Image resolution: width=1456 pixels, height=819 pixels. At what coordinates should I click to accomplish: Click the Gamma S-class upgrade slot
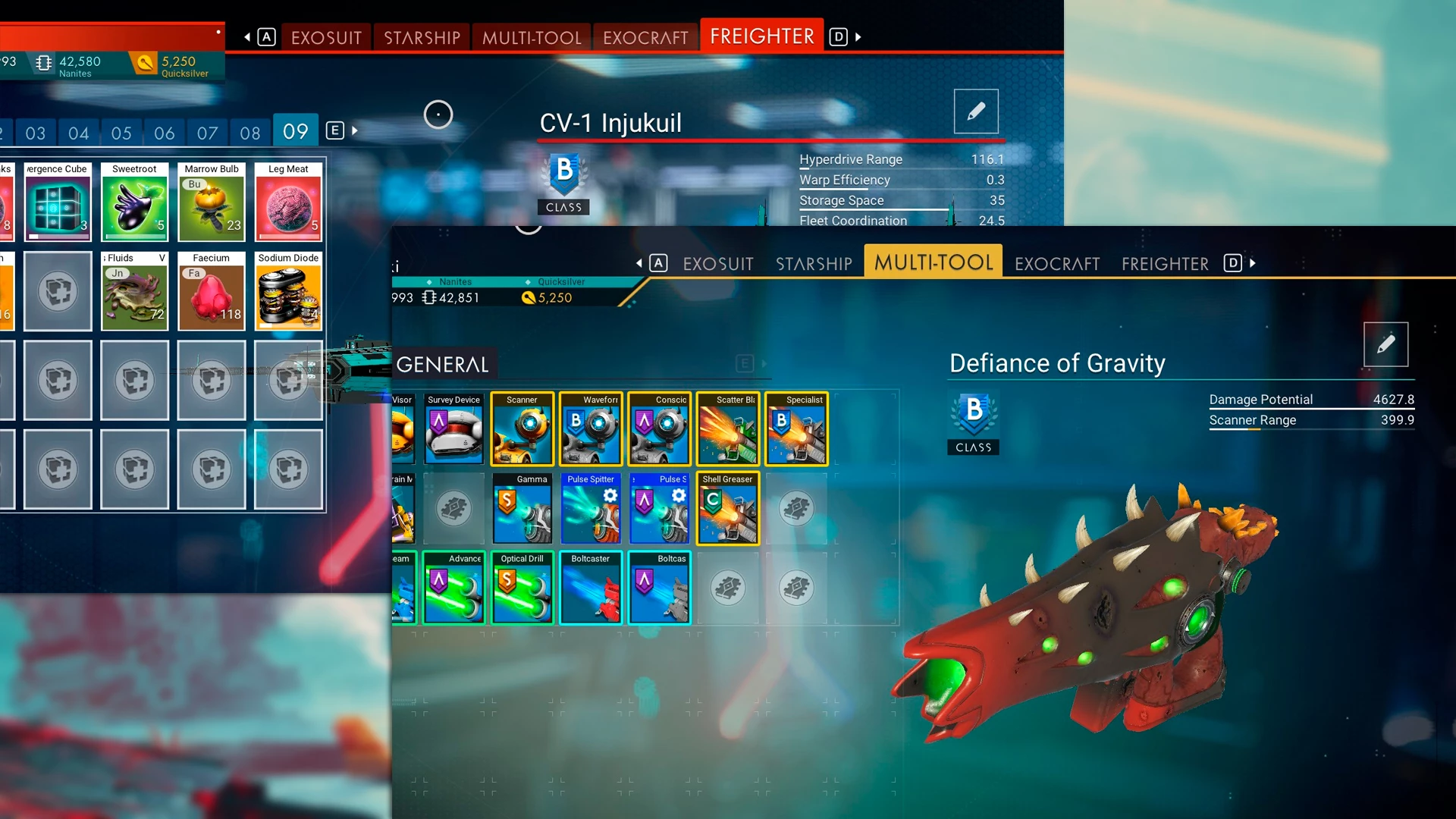[x=522, y=508]
